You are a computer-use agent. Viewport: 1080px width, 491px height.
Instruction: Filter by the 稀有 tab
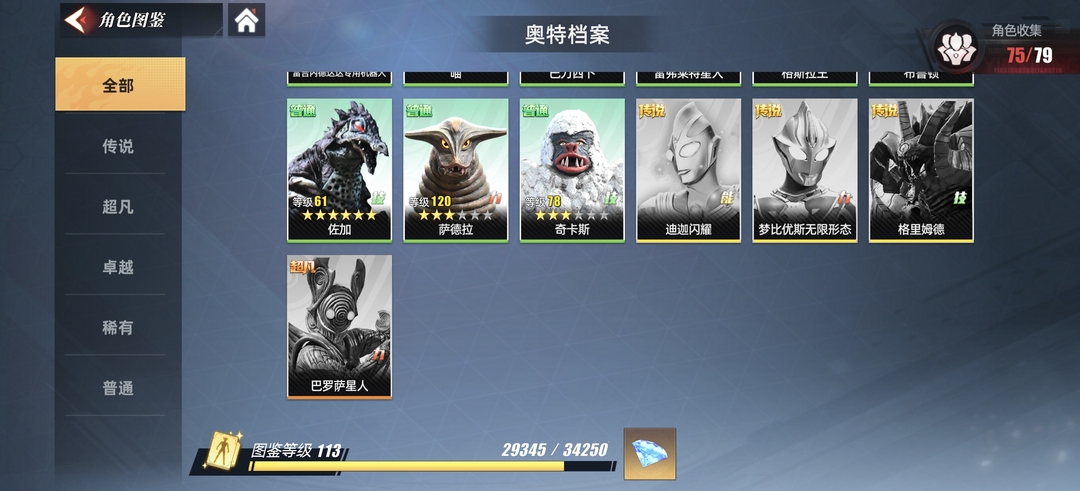119,327
